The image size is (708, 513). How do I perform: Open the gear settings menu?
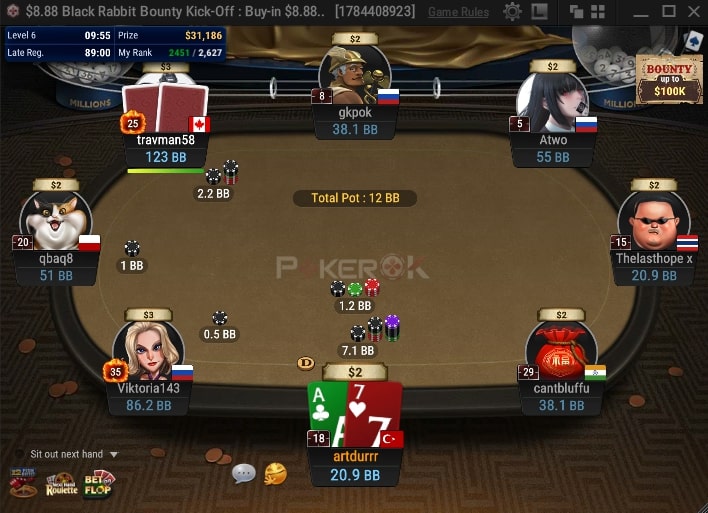point(512,12)
